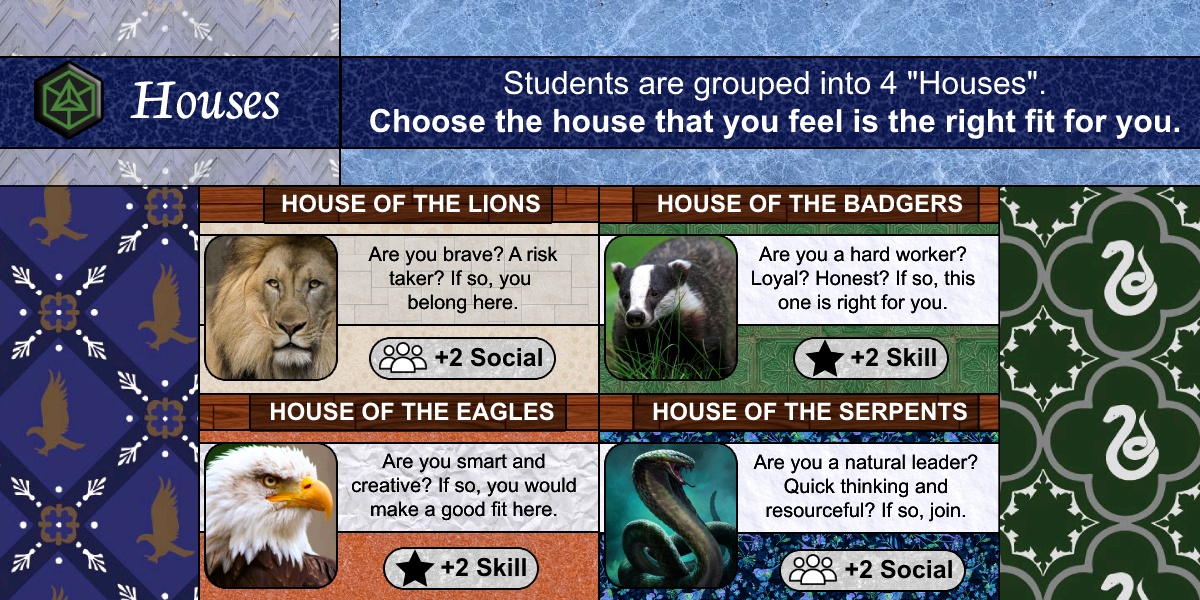Pick the Serpents' +2 Social bonus
This screenshot has width=1200, height=600.
pyautogui.click(x=871, y=570)
